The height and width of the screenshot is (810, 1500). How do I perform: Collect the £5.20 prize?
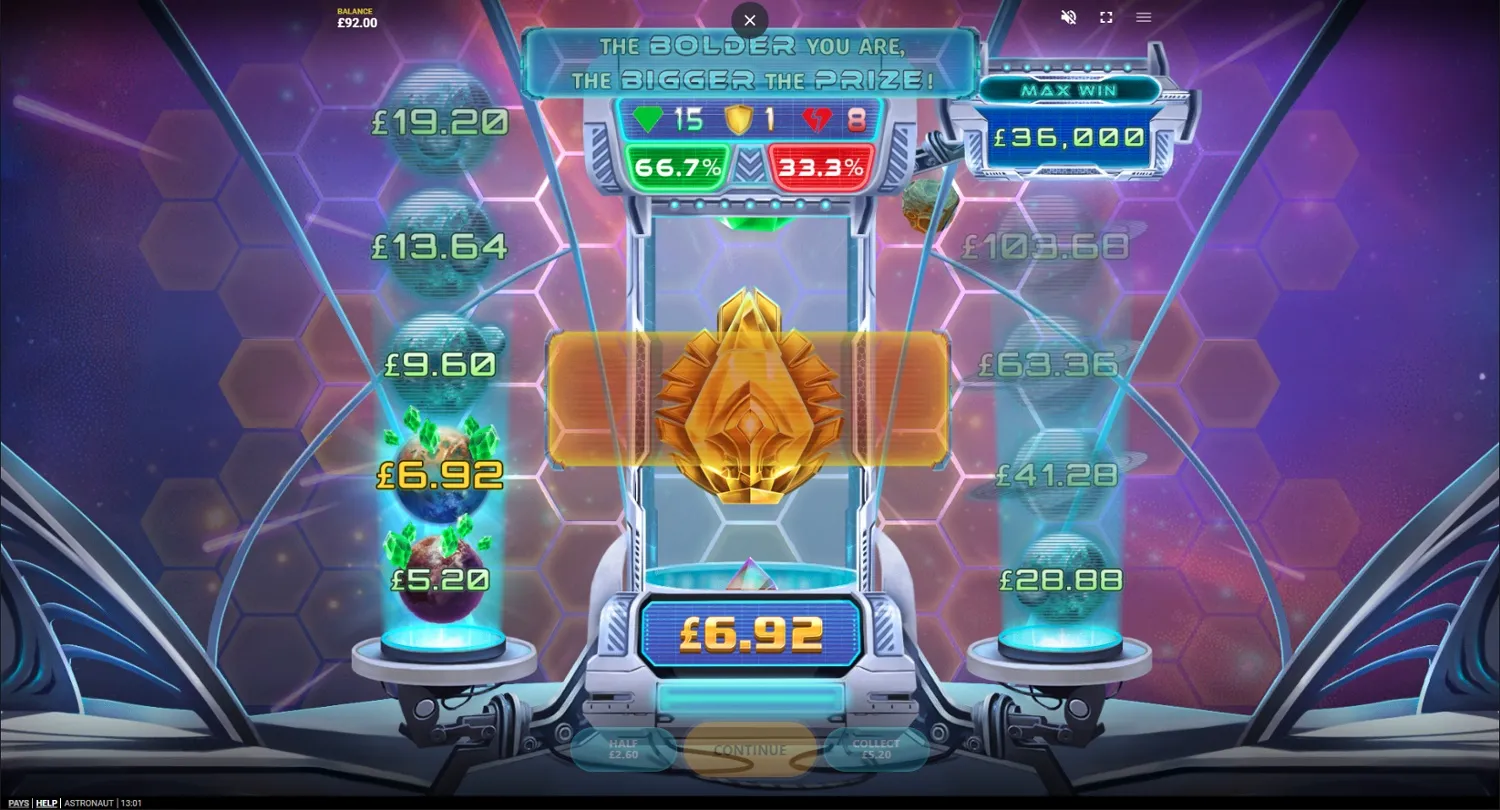tap(876, 749)
